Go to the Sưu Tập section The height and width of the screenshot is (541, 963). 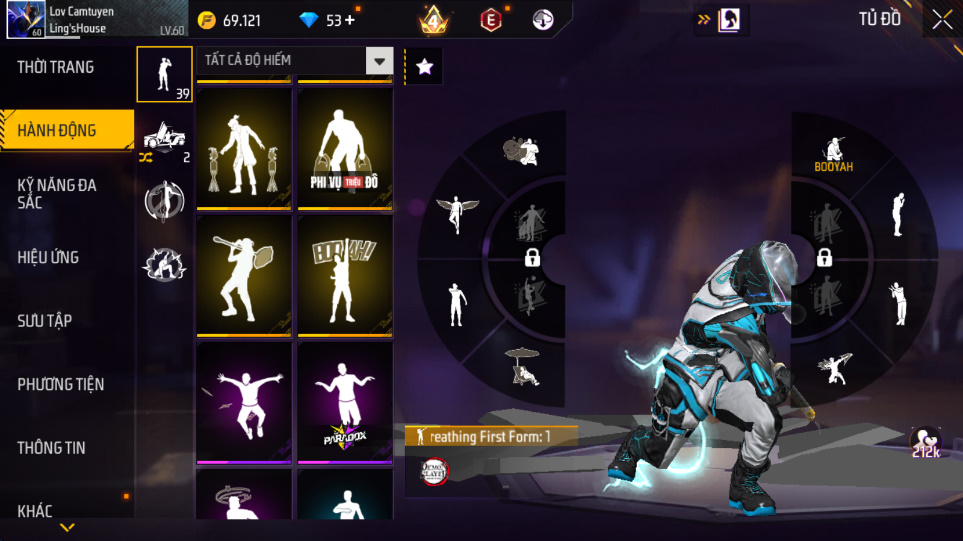(45, 320)
